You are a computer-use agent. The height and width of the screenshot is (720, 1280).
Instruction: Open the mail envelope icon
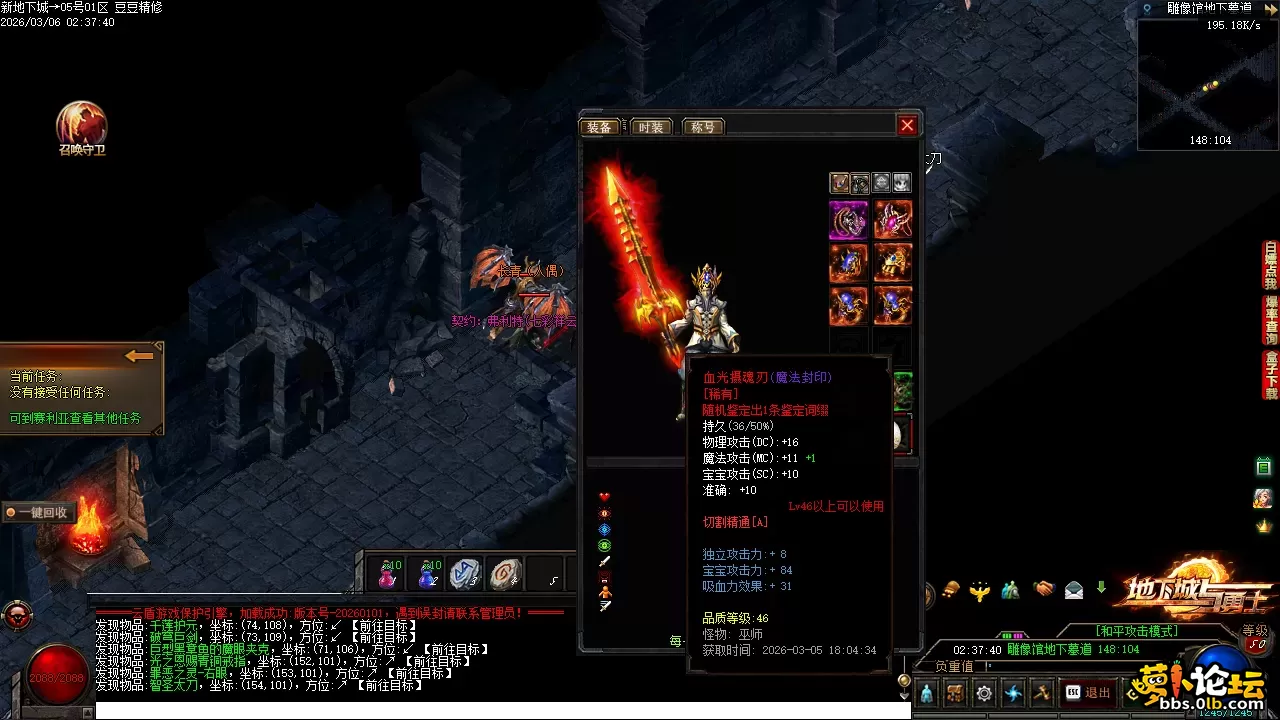(x=1073, y=589)
